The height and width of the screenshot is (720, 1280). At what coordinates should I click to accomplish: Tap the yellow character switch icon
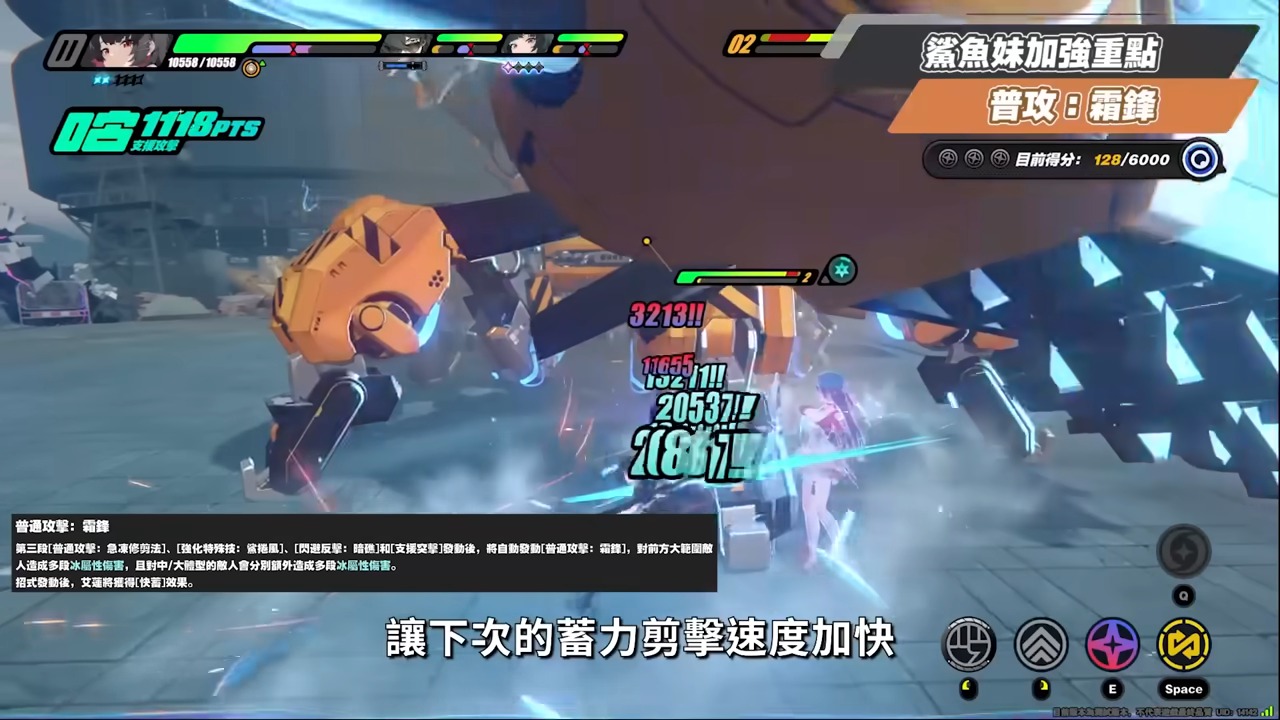[1183, 644]
